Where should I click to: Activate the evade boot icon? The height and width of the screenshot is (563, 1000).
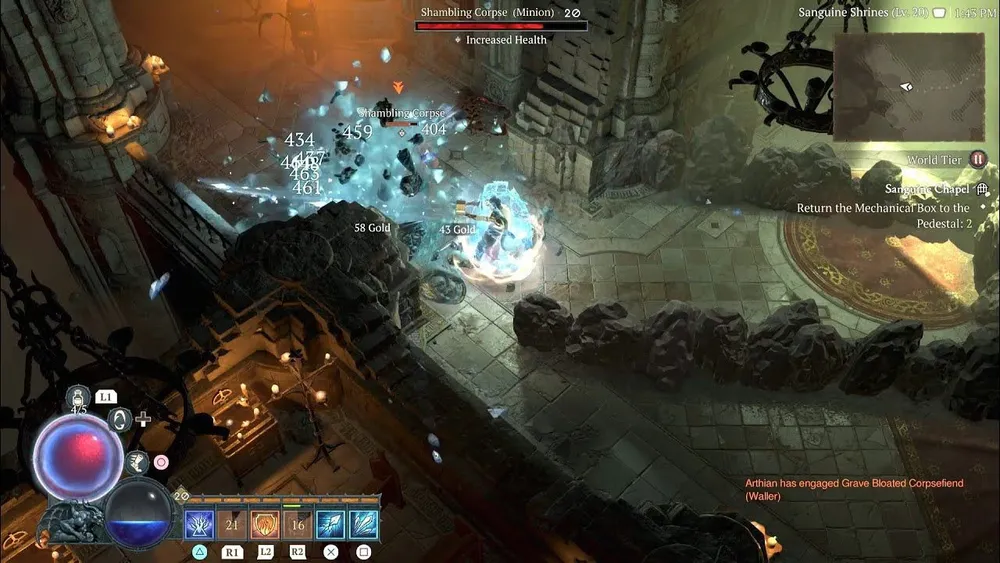coord(138,462)
